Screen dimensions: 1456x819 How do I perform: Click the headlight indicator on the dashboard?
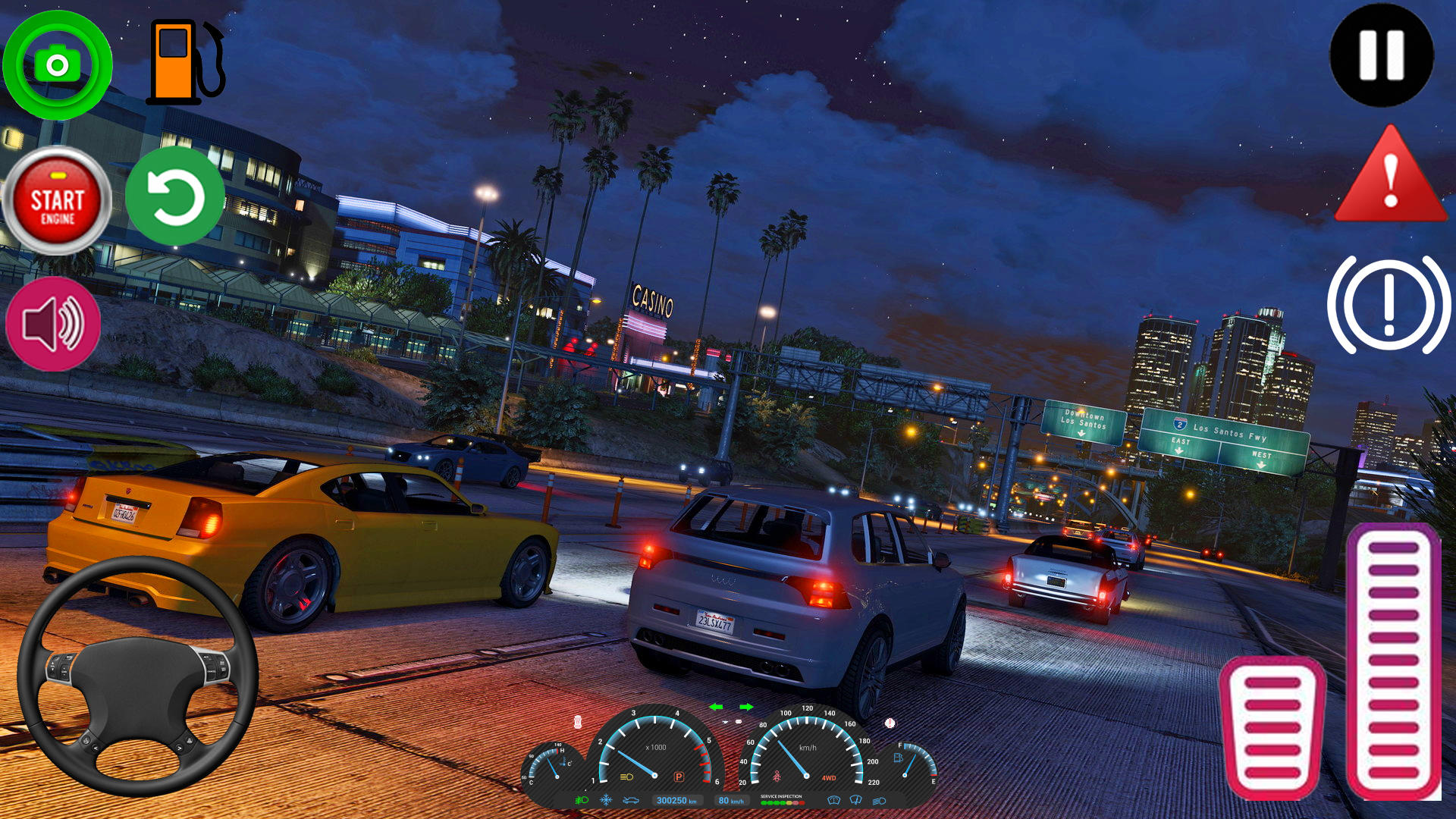(x=625, y=777)
